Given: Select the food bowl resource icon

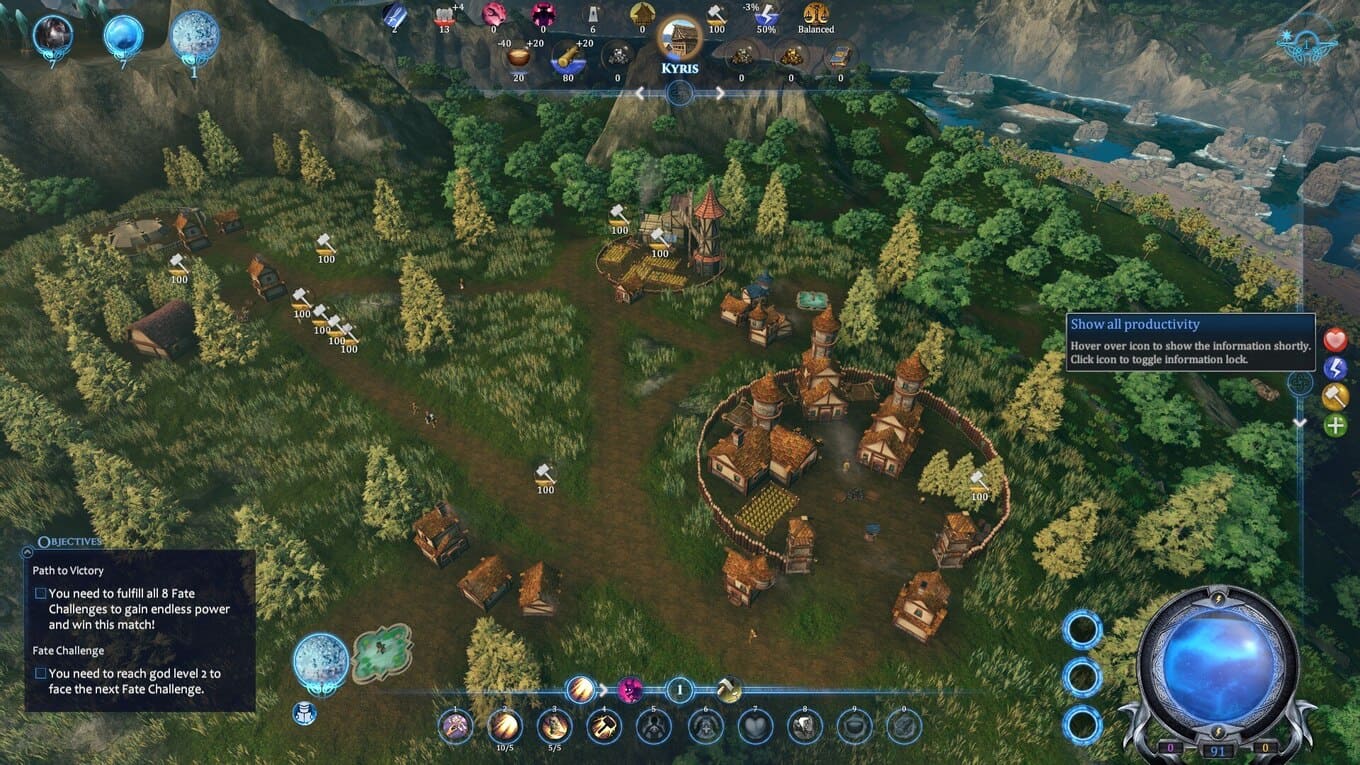Looking at the screenshot, I should (x=518, y=57).
